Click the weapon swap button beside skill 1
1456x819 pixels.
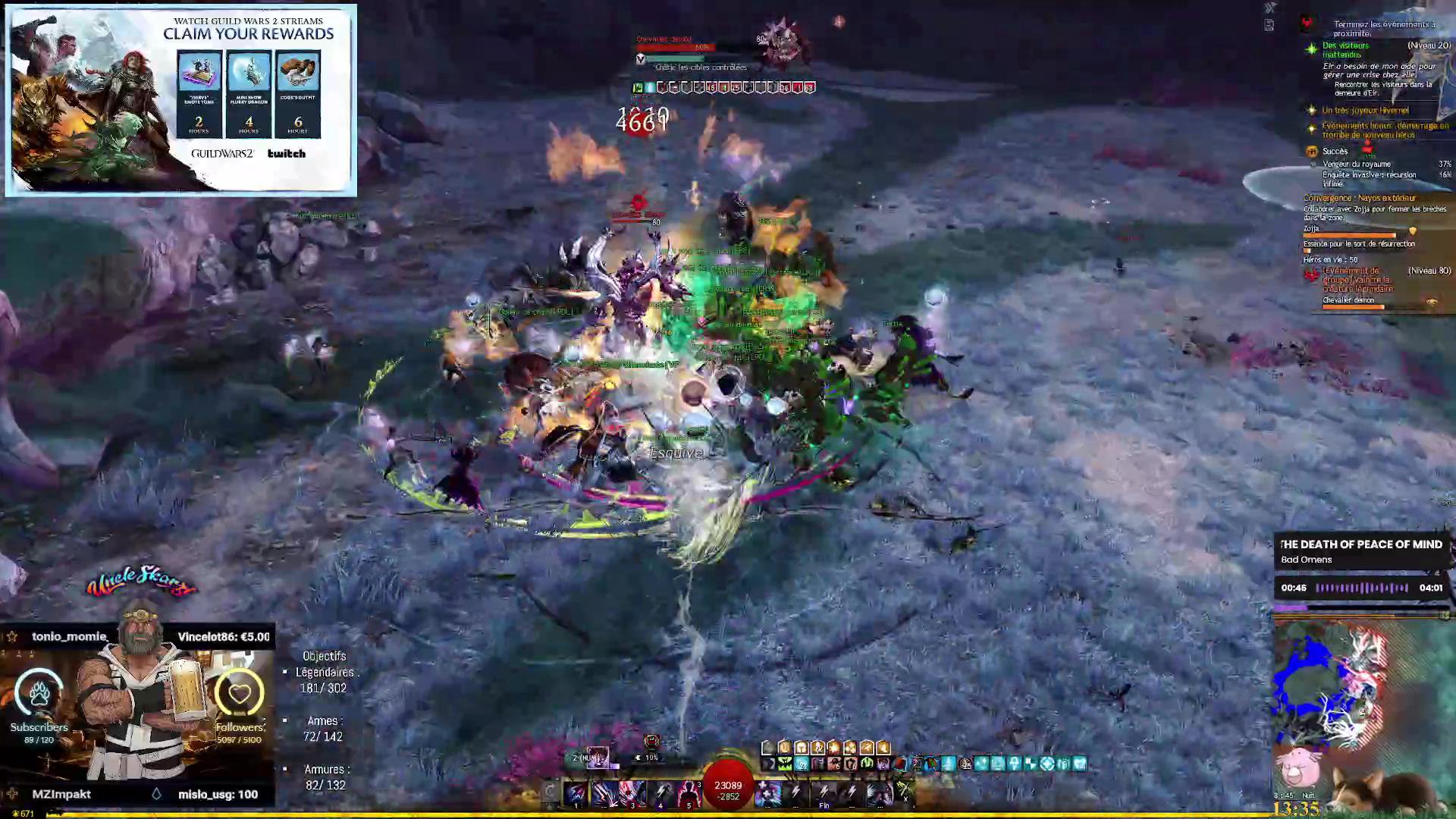tap(551, 793)
